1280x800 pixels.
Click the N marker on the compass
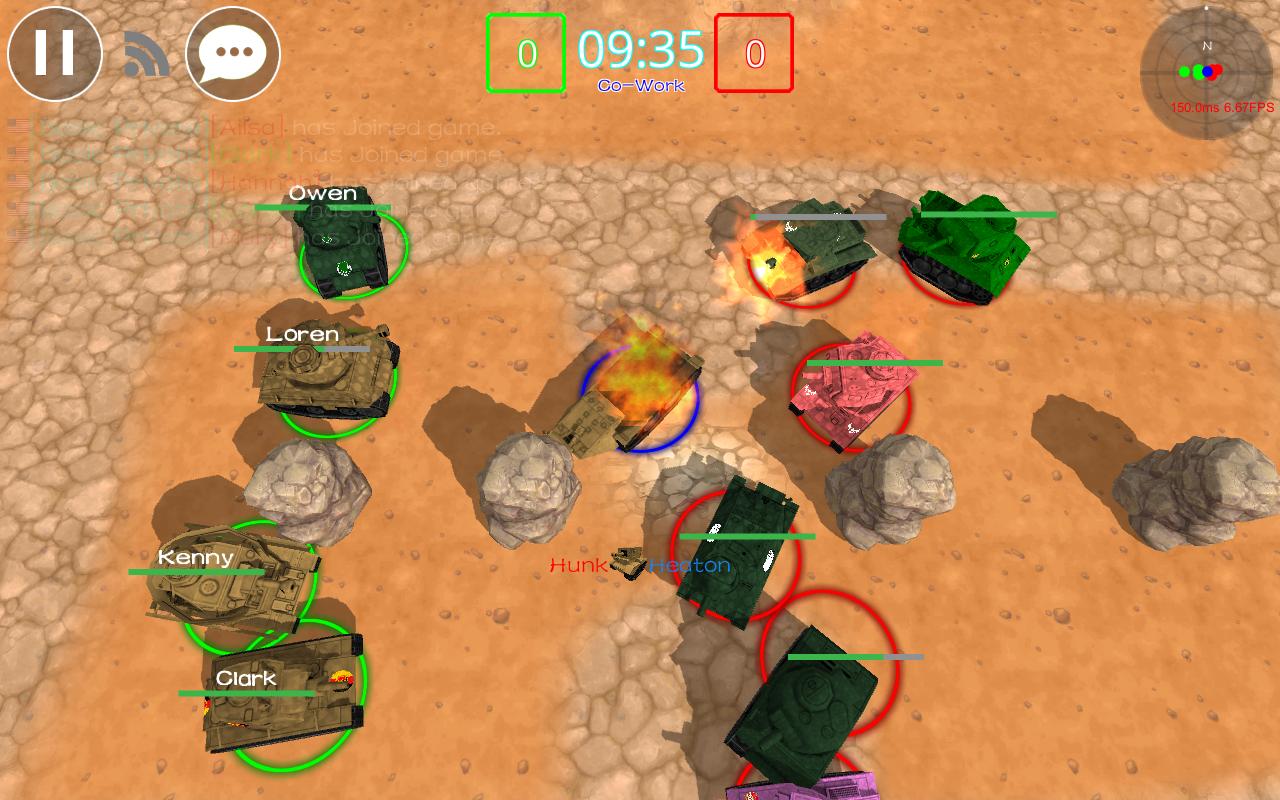(x=1207, y=45)
